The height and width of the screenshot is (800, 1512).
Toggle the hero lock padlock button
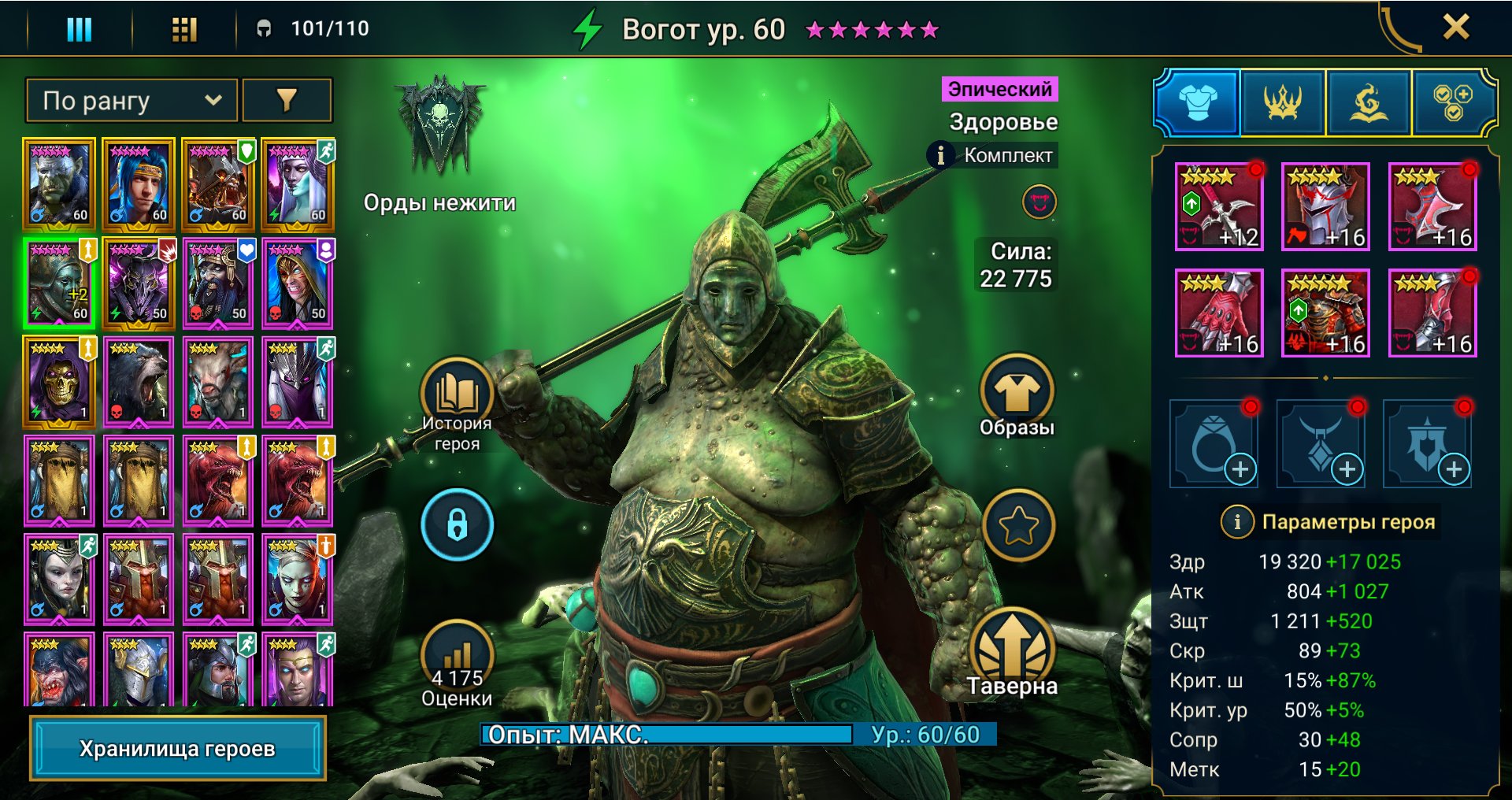[457, 524]
